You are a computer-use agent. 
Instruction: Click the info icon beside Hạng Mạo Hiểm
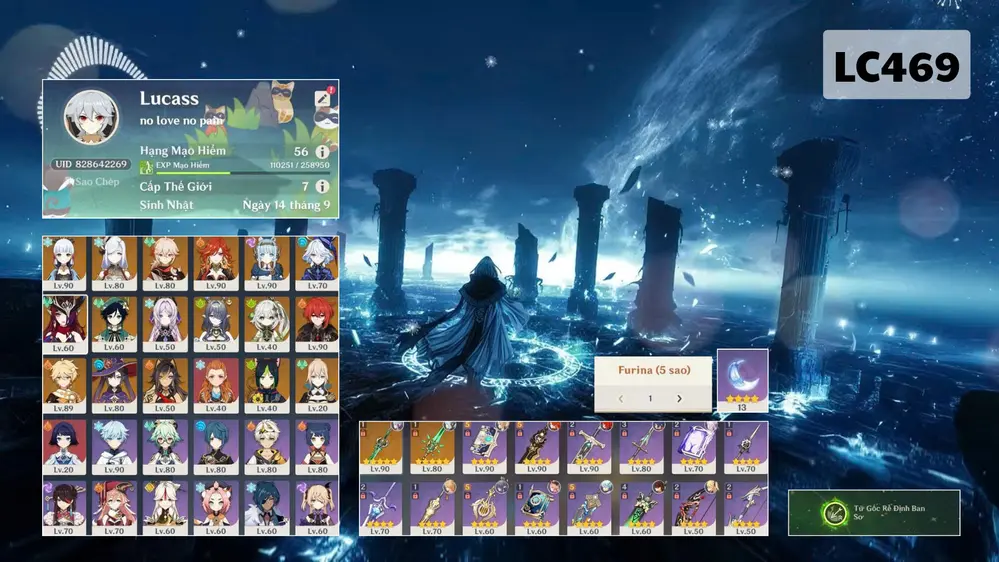tap(322, 152)
